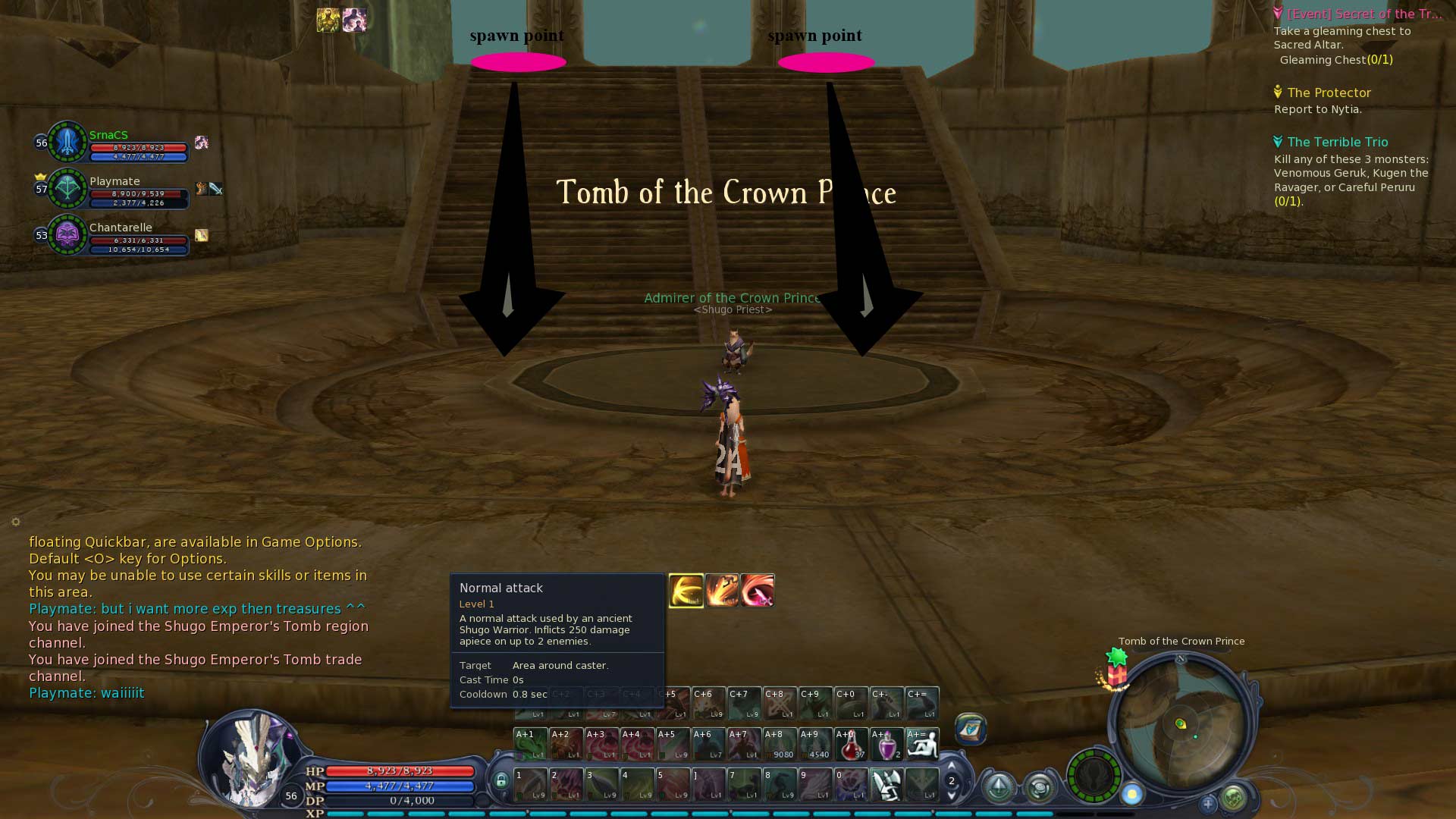Open The Terrible Trio quest entry

pyautogui.click(x=1337, y=142)
